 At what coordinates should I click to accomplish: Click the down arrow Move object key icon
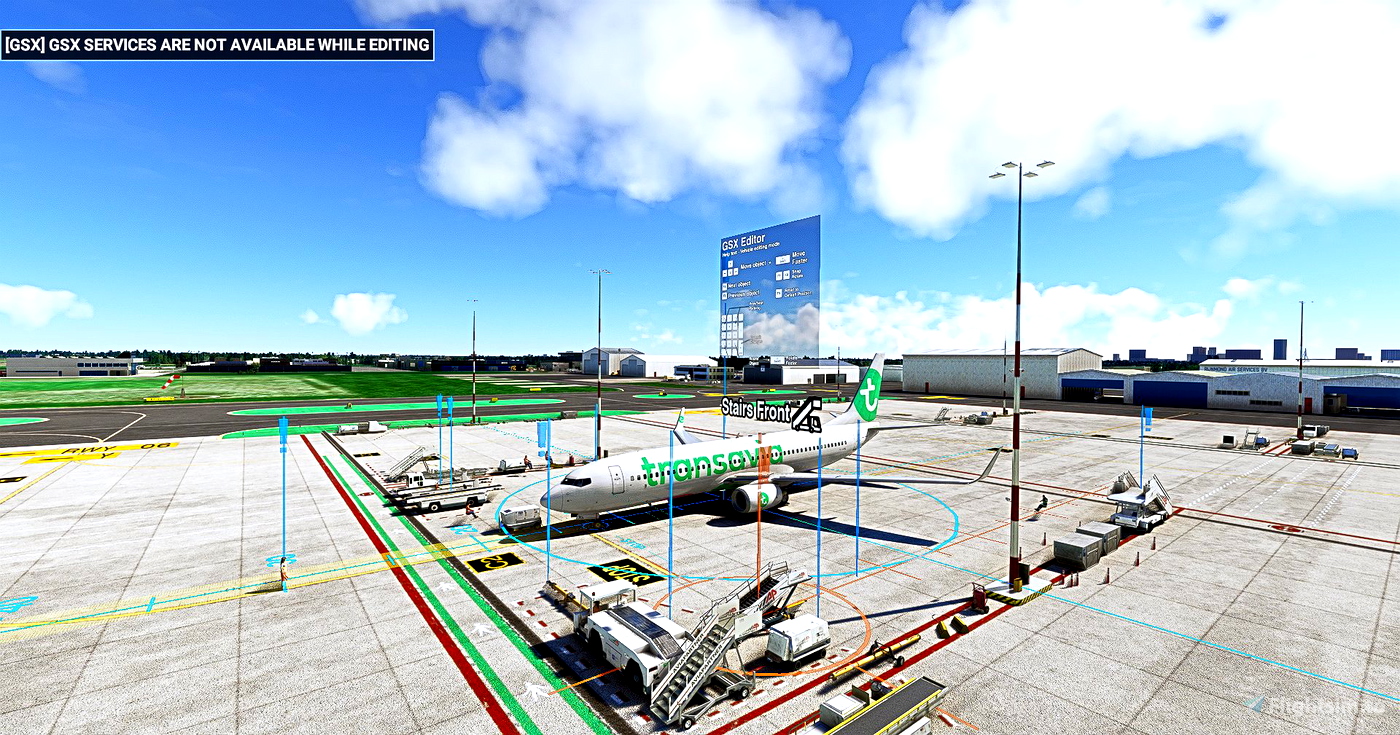coord(730,272)
